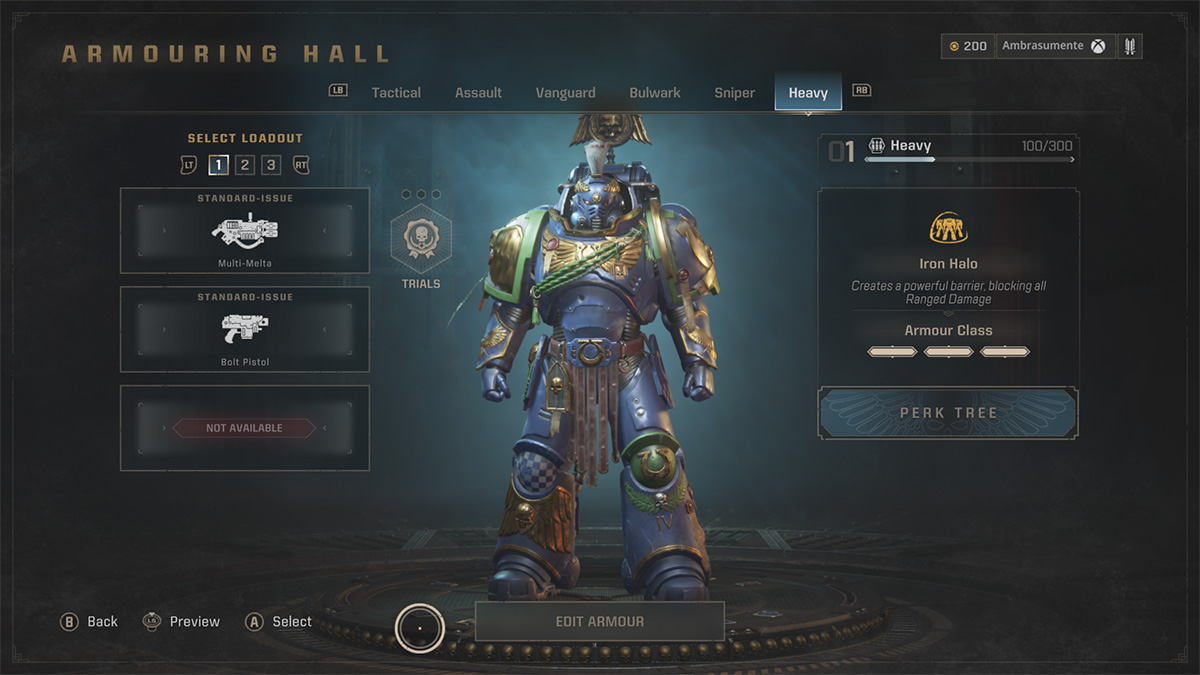Select the Assault class tab
The width and height of the screenshot is (1200, 675).
478,93
